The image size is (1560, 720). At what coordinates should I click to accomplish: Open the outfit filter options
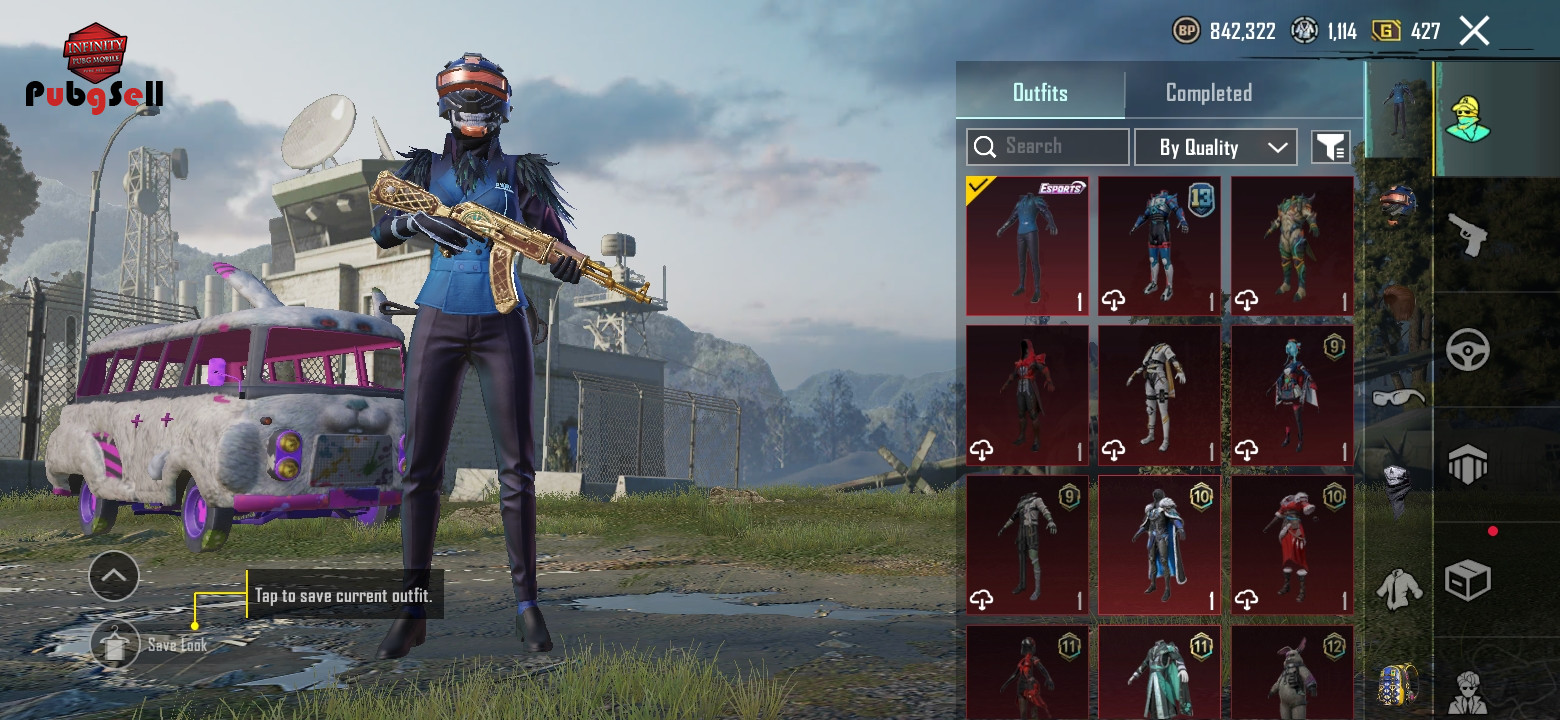[x=1330, y=148]
